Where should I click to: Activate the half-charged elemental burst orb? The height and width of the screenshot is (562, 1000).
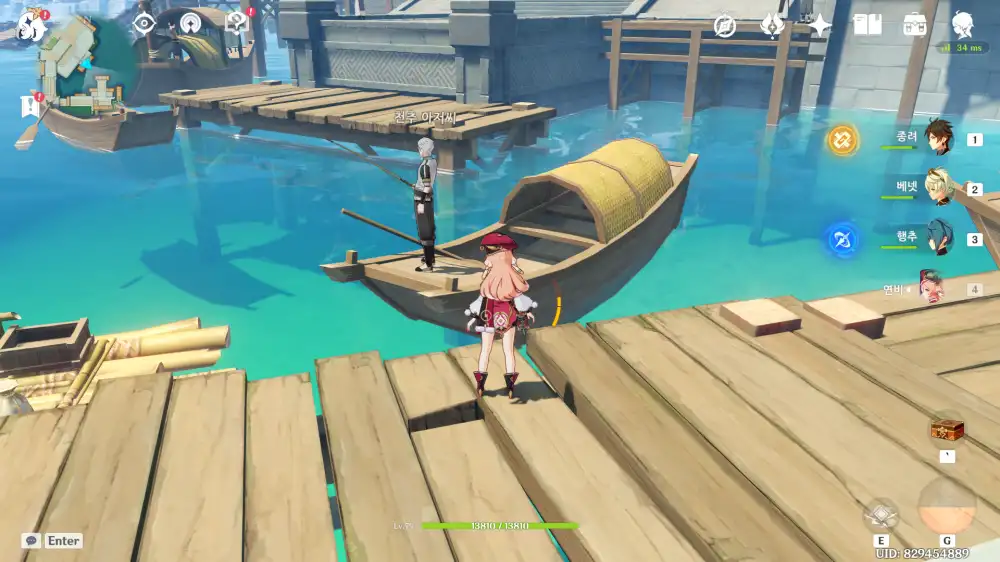pos(946,506)
